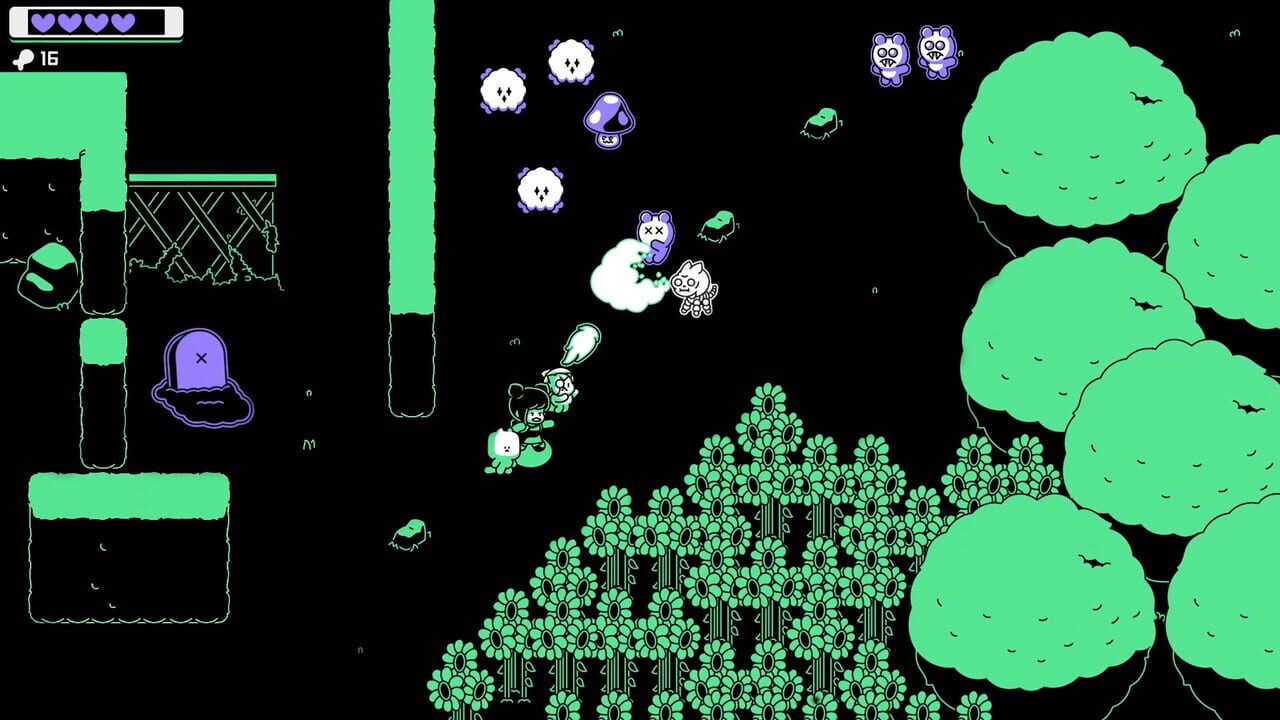1280x720 pixels.
Task: Click the purple mushroom enemy
Action: 608,118
